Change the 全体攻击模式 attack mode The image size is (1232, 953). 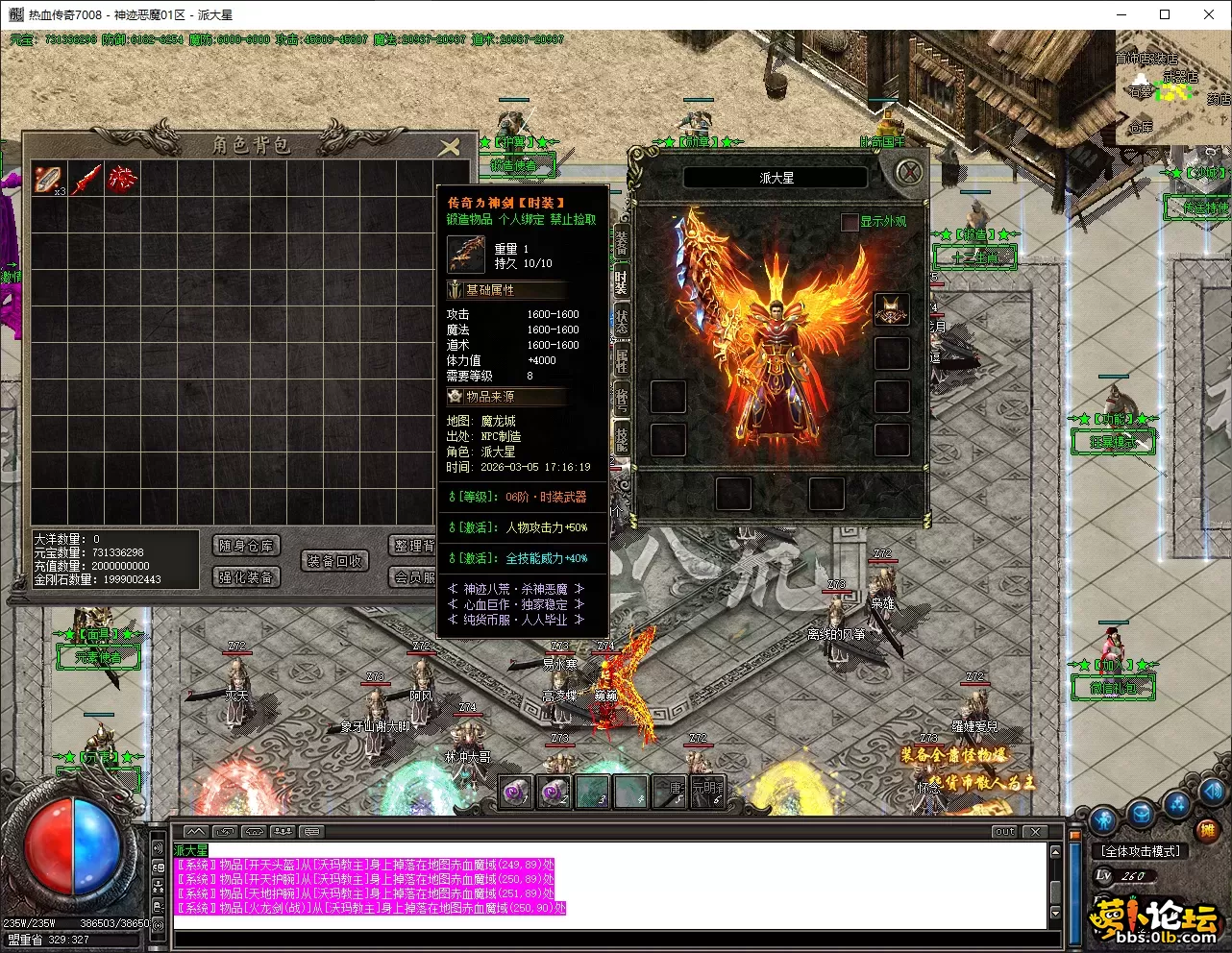click(x=1140, y=851)
